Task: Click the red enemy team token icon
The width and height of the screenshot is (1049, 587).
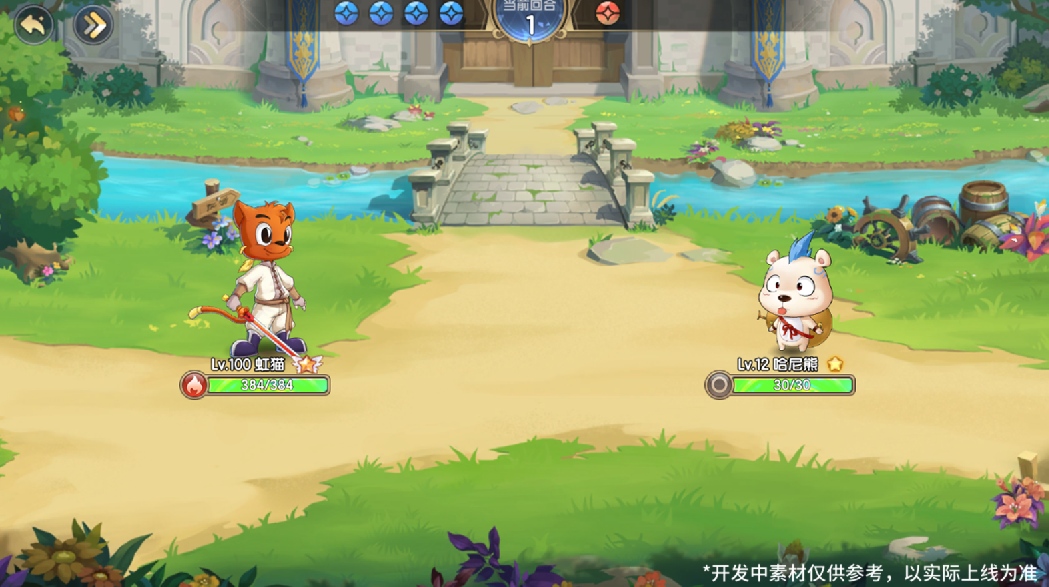Action: (x=607, y=13)
